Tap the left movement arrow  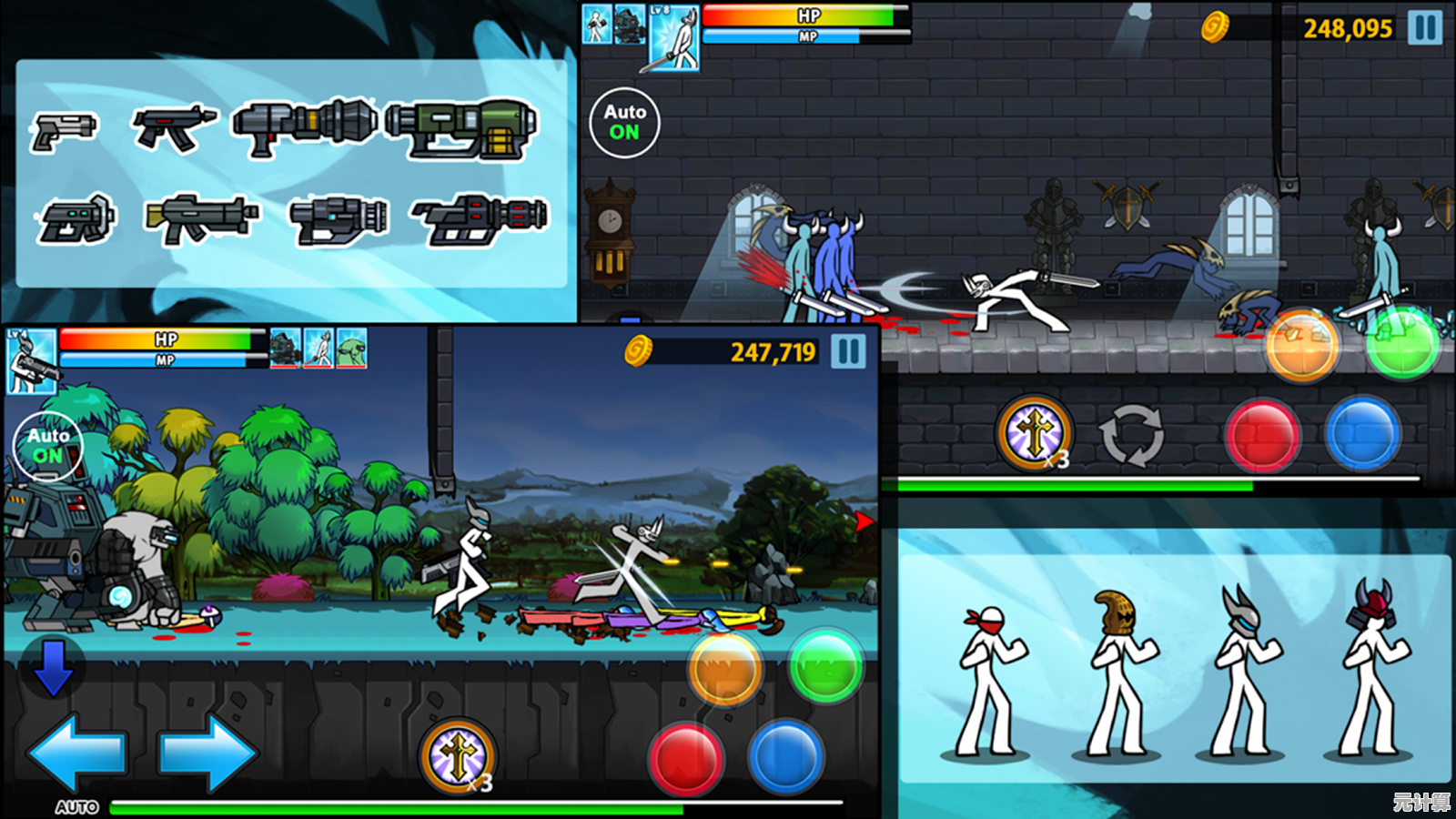click(x=76, y=753)
